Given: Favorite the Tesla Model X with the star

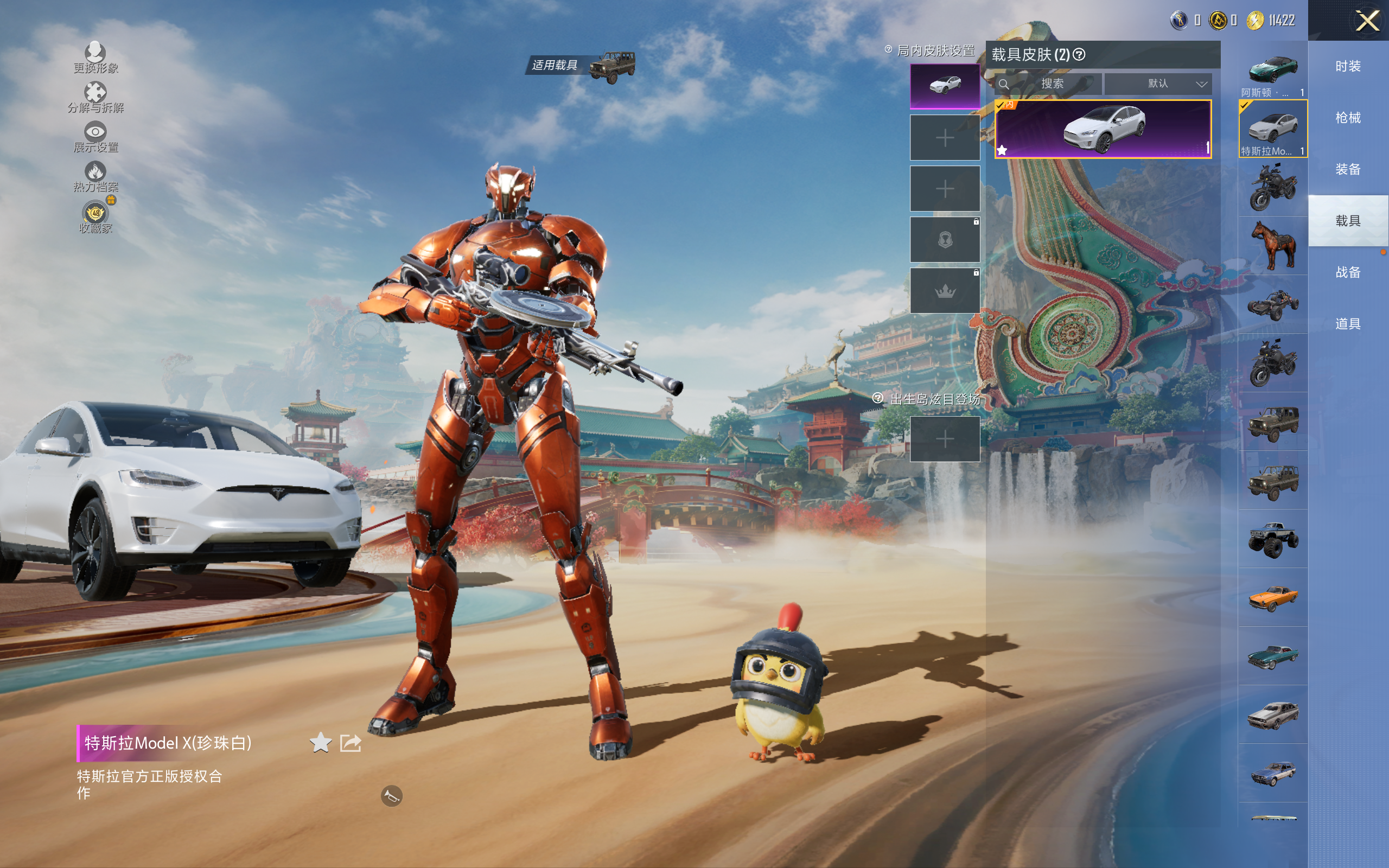Looking at the screenshot, I should pyautogui.click(x=320, y=743).
